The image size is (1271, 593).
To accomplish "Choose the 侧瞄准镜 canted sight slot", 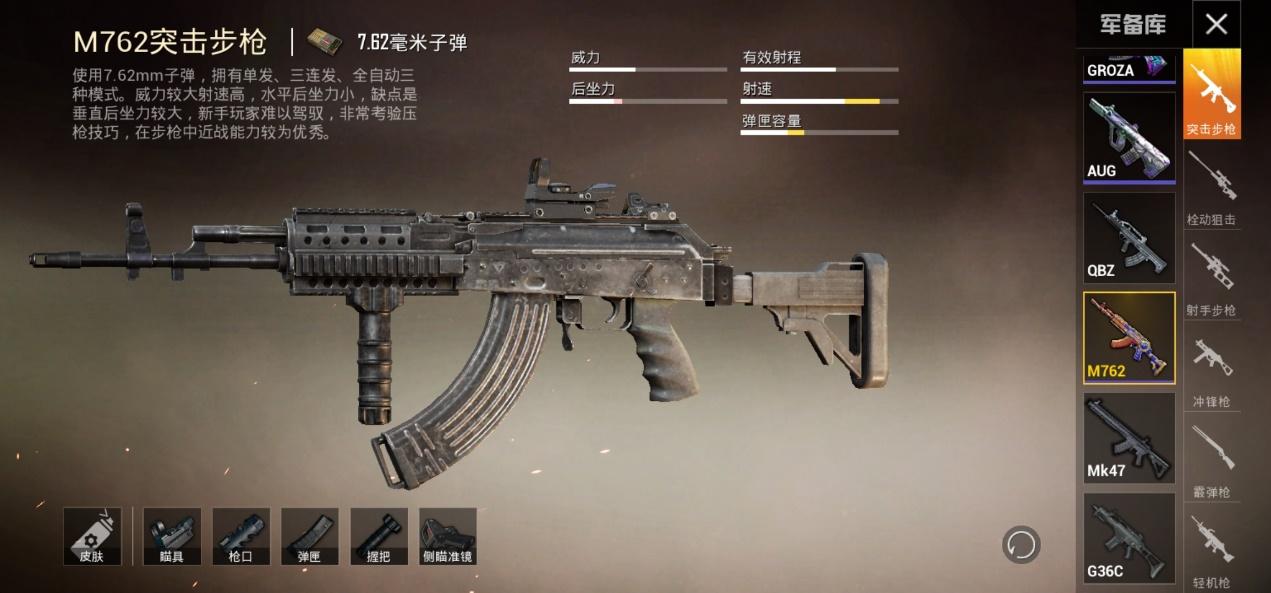I will [447, 536].
